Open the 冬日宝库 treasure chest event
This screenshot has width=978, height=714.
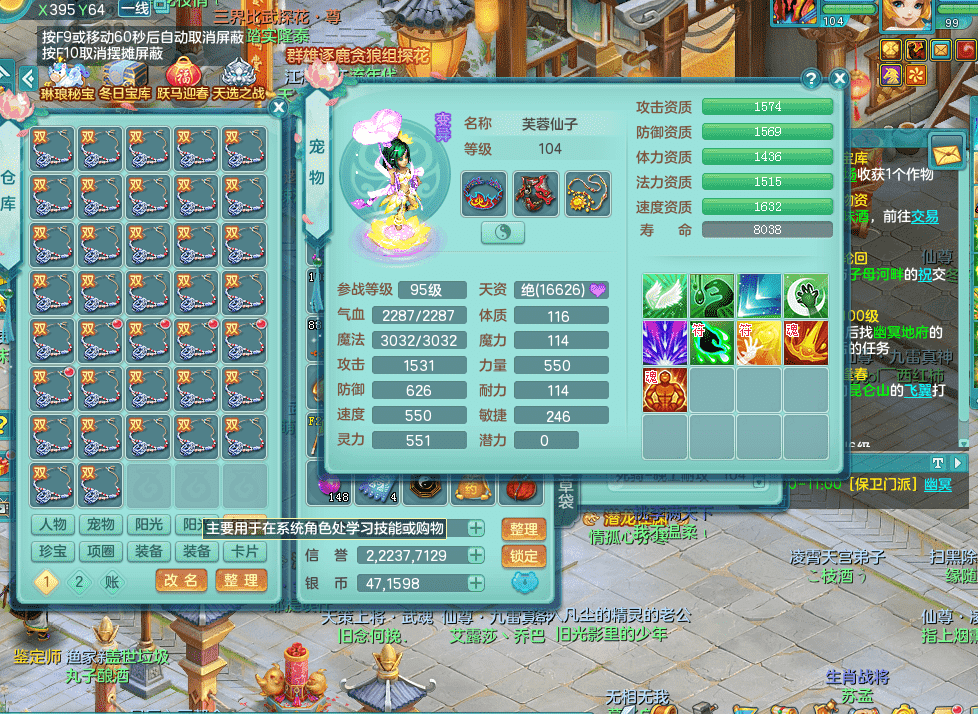(124, 76)
